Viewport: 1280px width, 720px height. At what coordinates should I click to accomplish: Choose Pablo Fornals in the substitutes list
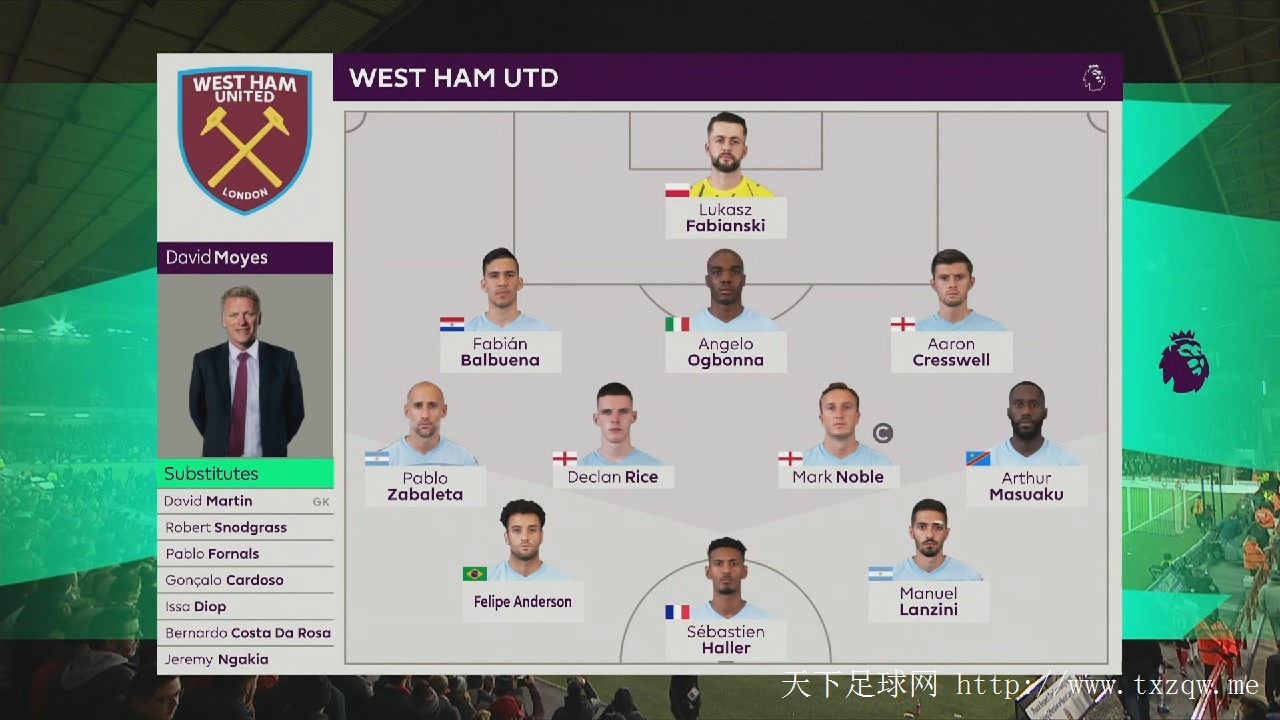click(x=245, y=554)
